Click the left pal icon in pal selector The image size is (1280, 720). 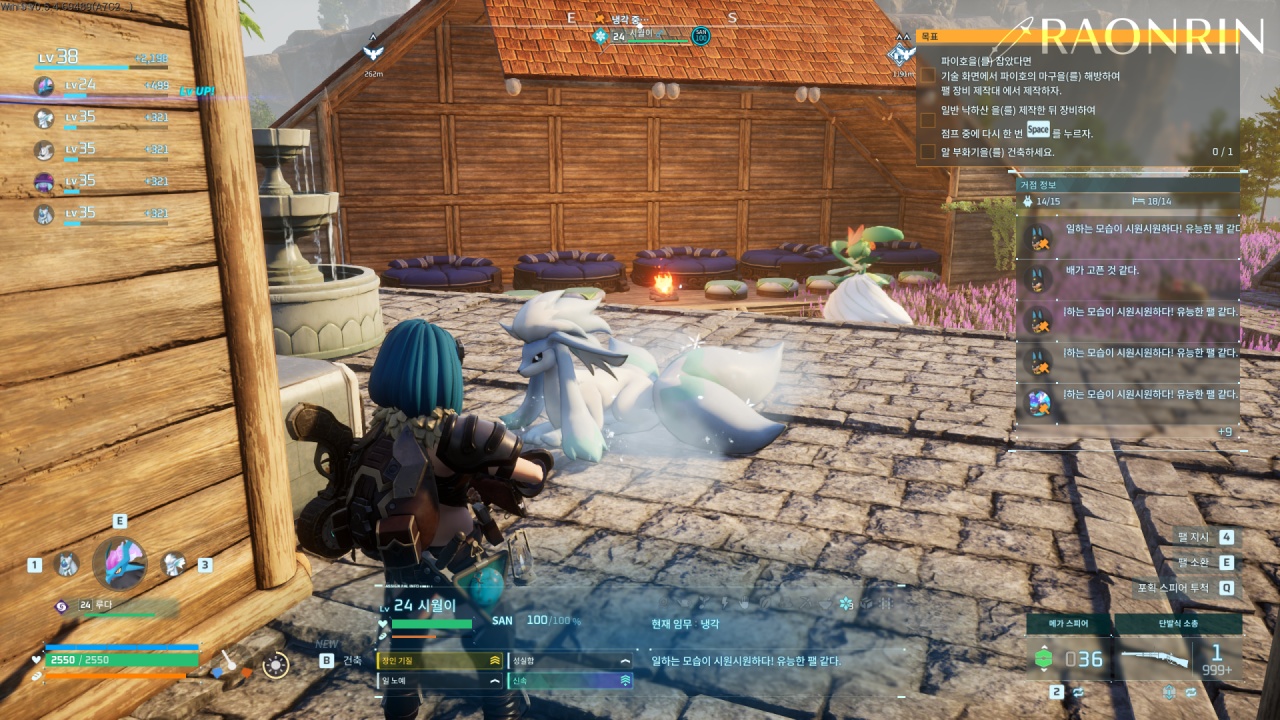[x=67, y=565]
